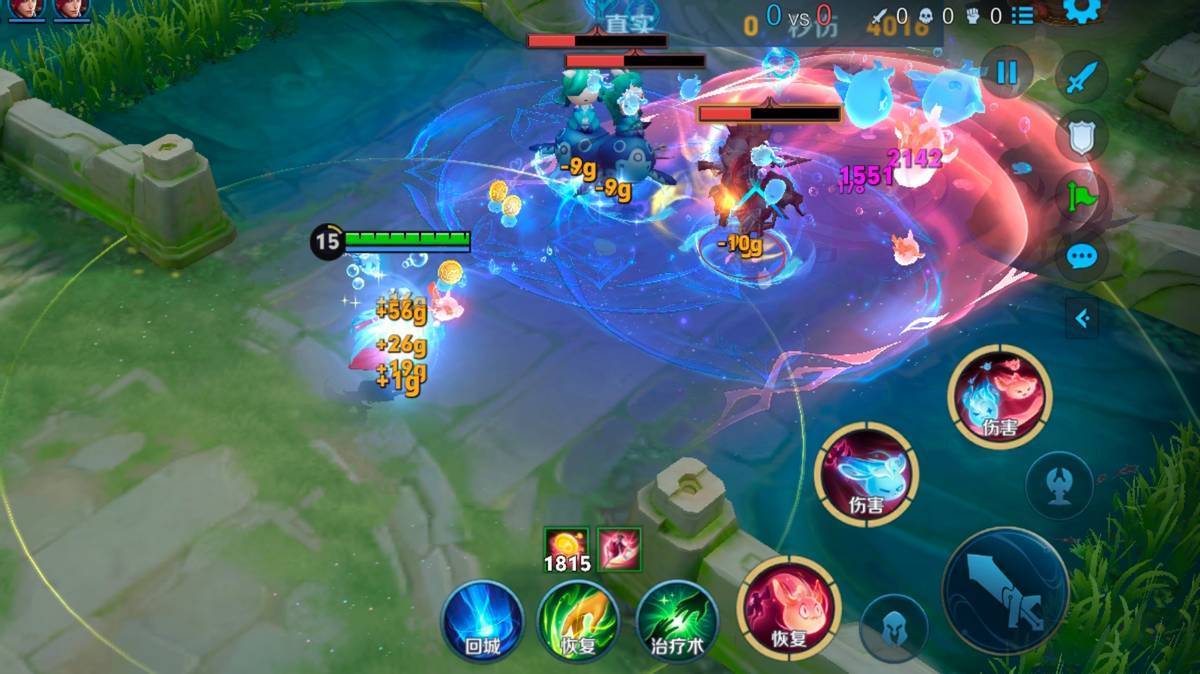The width and height of the screenshot is (1200, 674).
Task: Cast the 伤害 skill showing one blue spirit
Action: pyautogui.click(x=866, y=473)
